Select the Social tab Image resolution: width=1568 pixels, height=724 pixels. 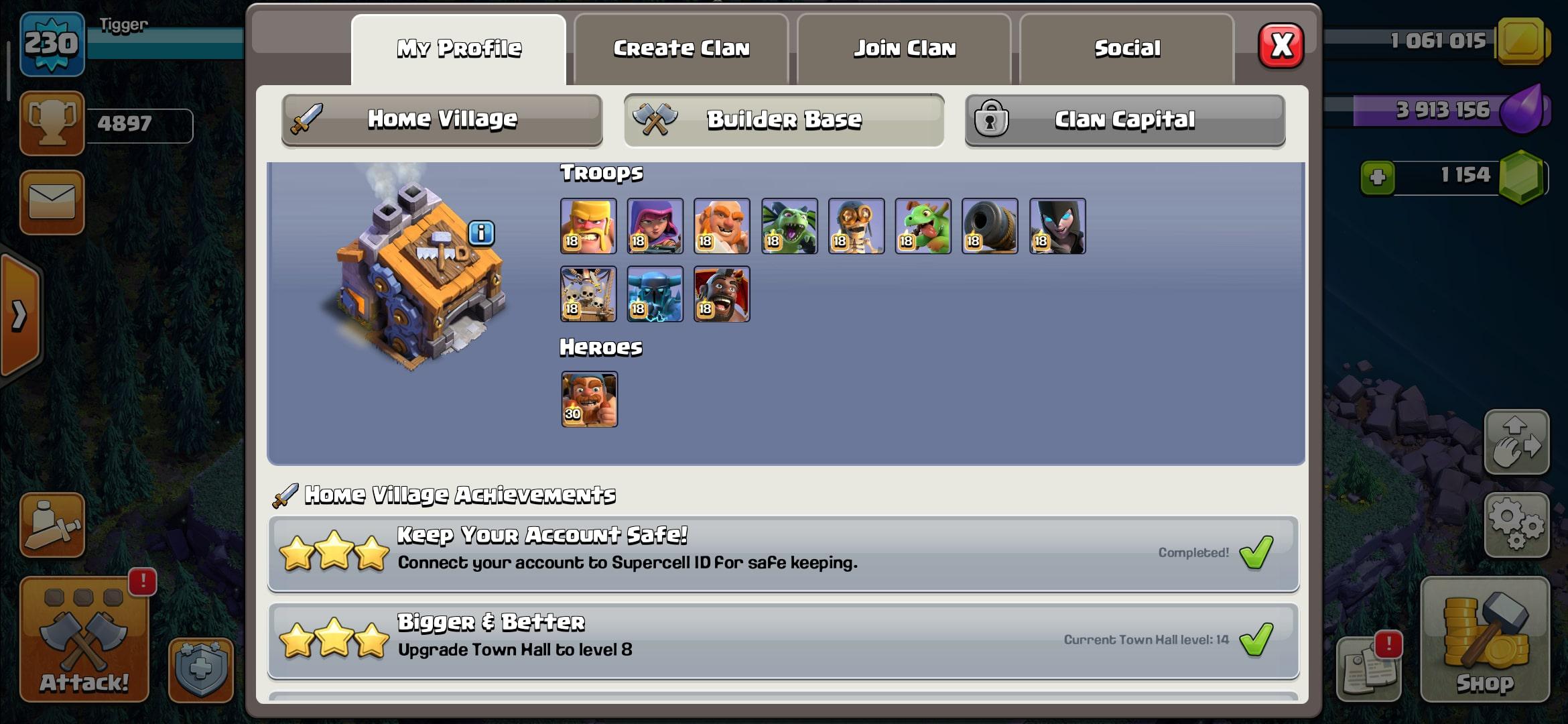[1126, 49]
